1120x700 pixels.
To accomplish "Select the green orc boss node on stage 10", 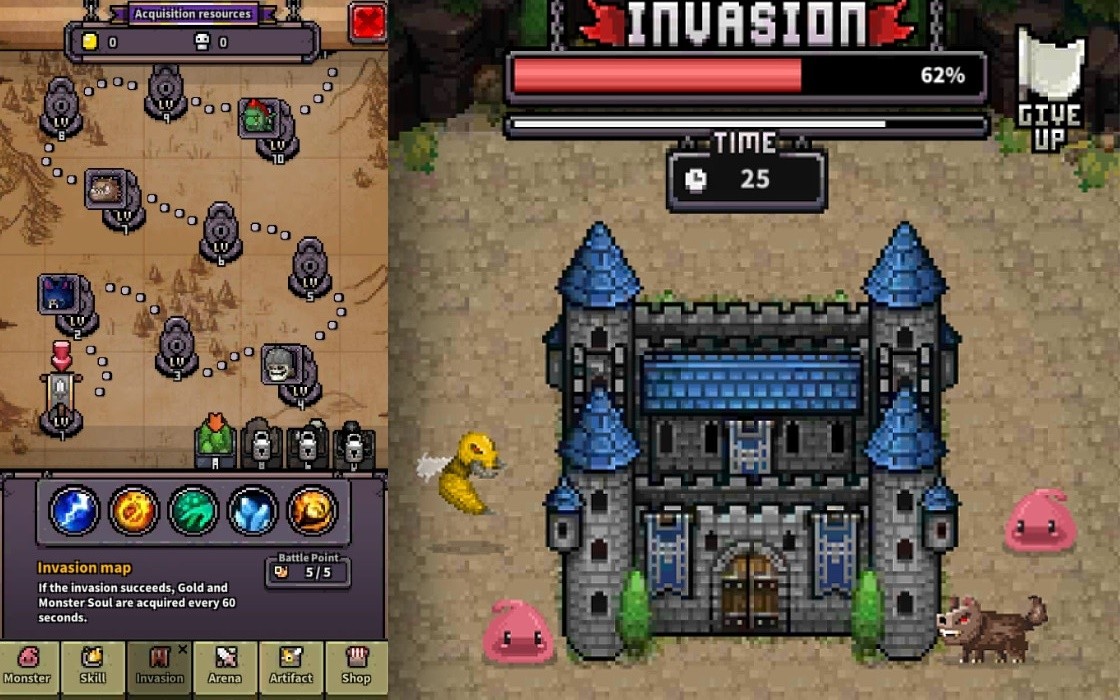I will (x=261, y=121).
